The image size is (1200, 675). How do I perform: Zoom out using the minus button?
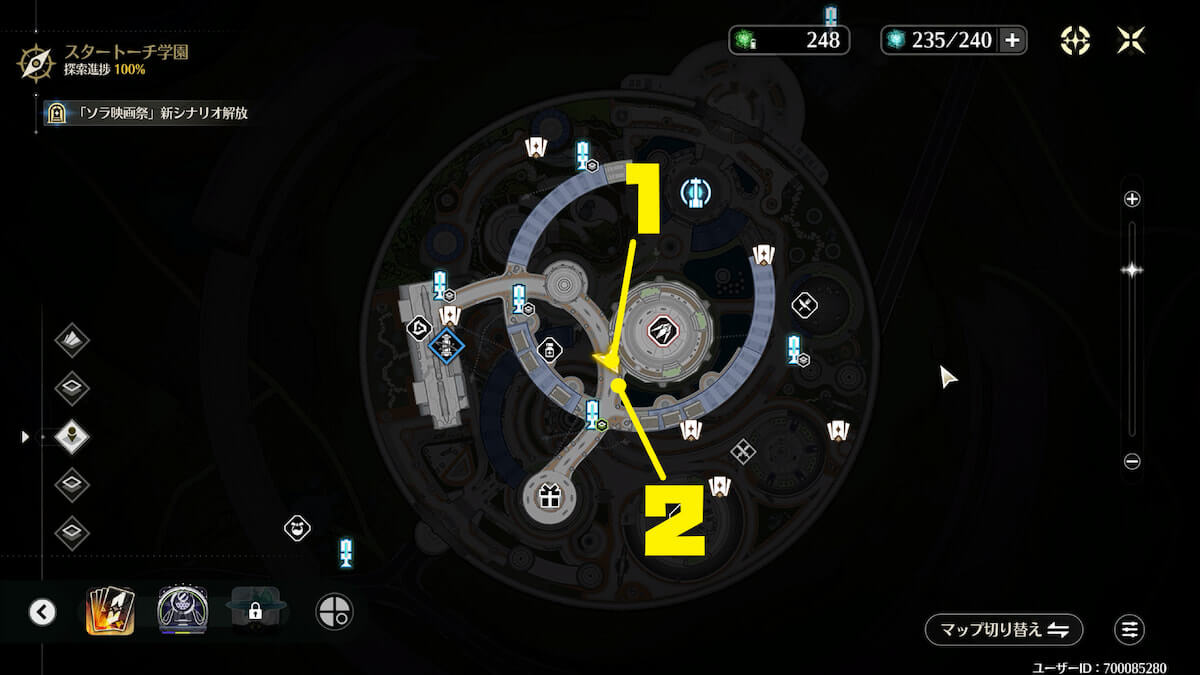1132,461
